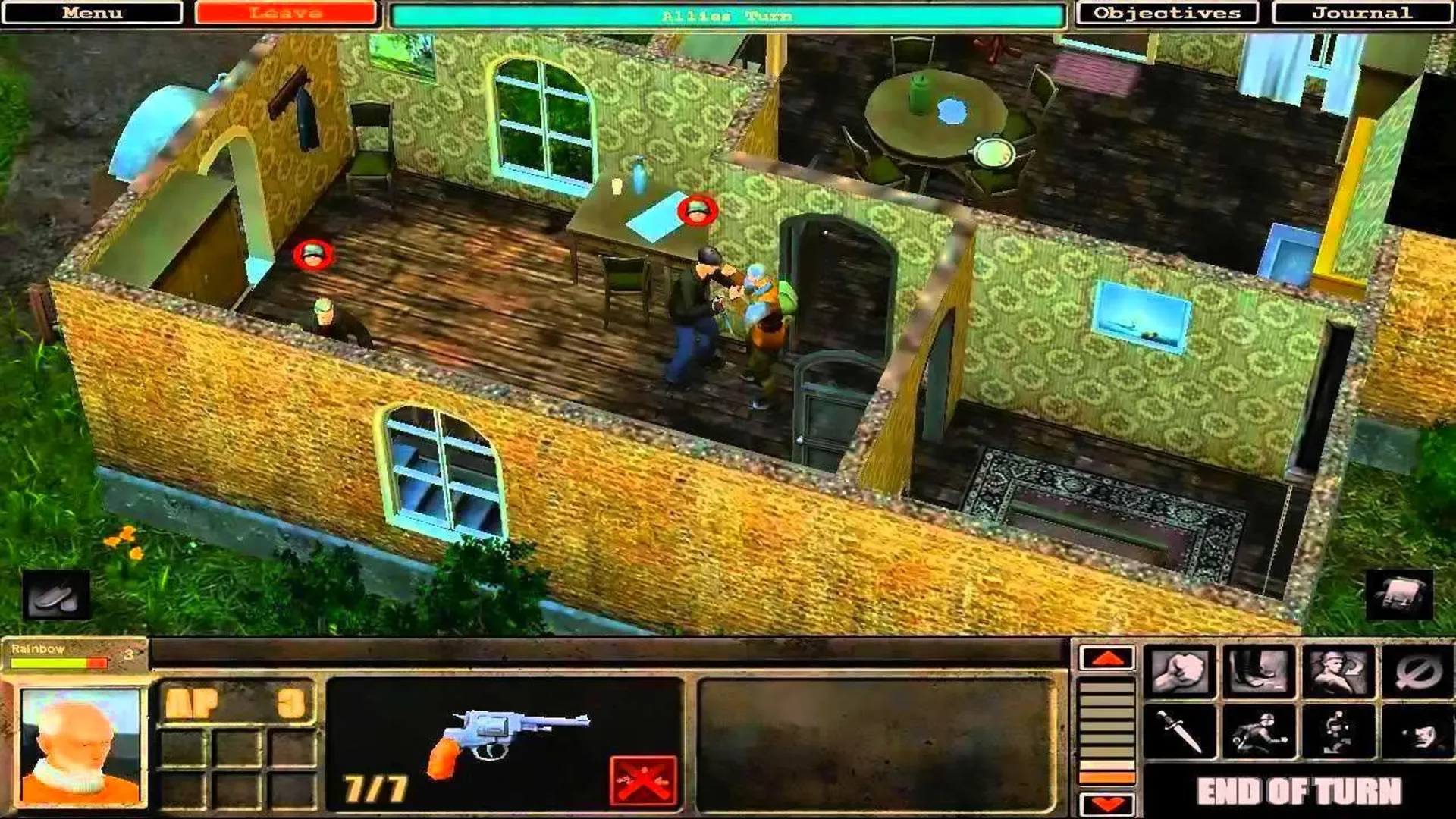Click the red enemy marker by the left wall
Screen dimensions: 1456x819
(312, 253)
